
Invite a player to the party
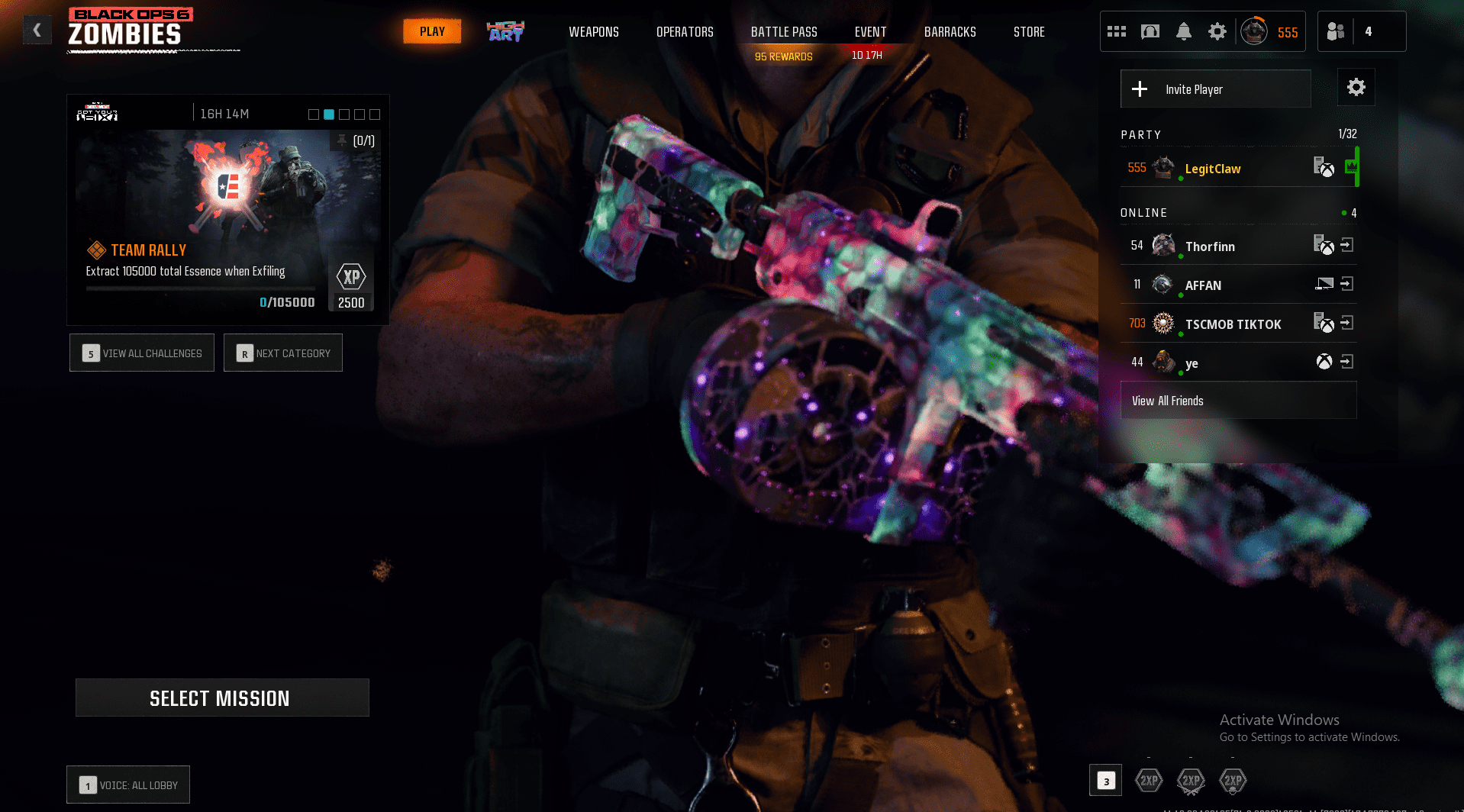[x=1215, y=89]
